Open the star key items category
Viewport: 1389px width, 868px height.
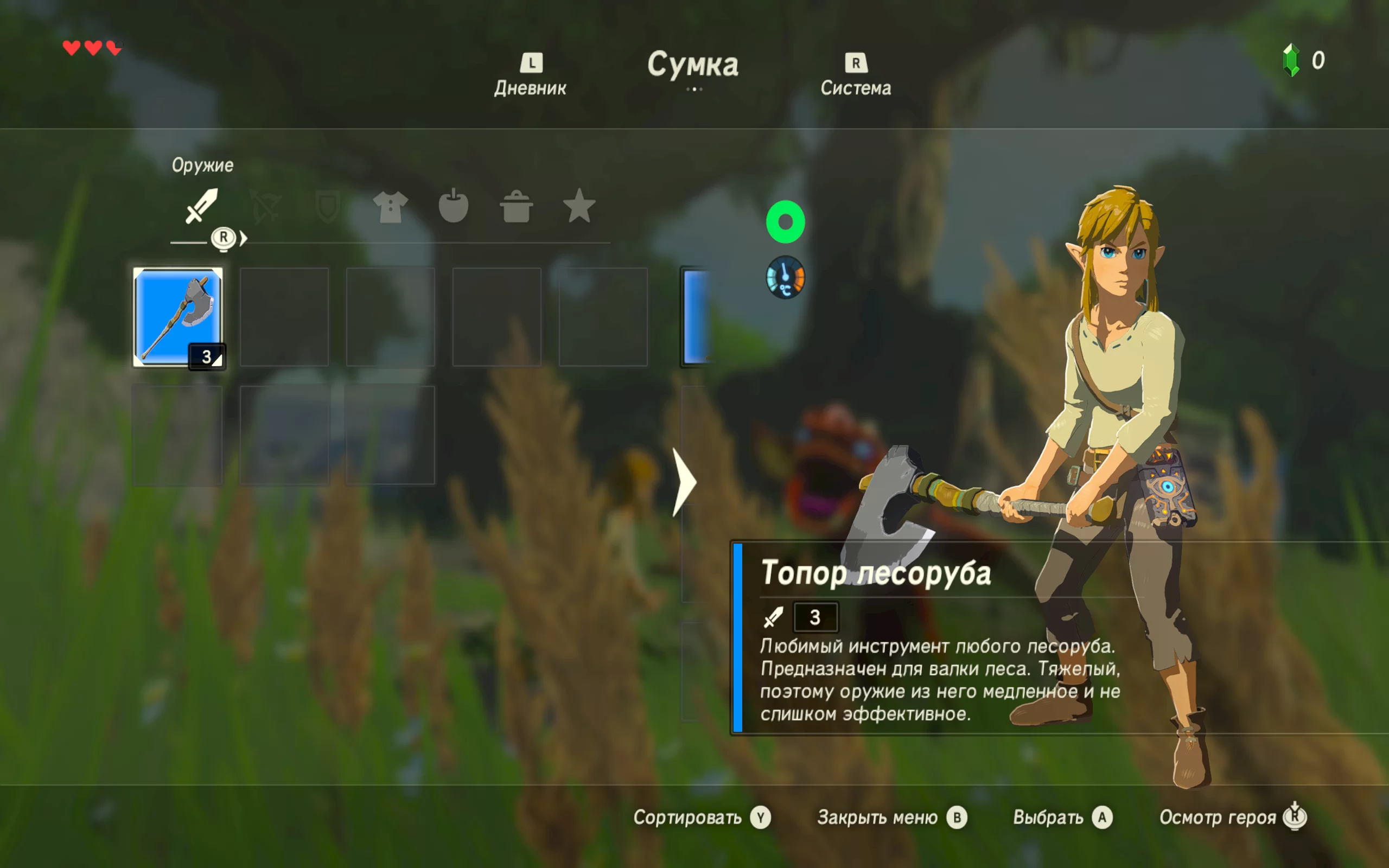(x=579, y=206)
